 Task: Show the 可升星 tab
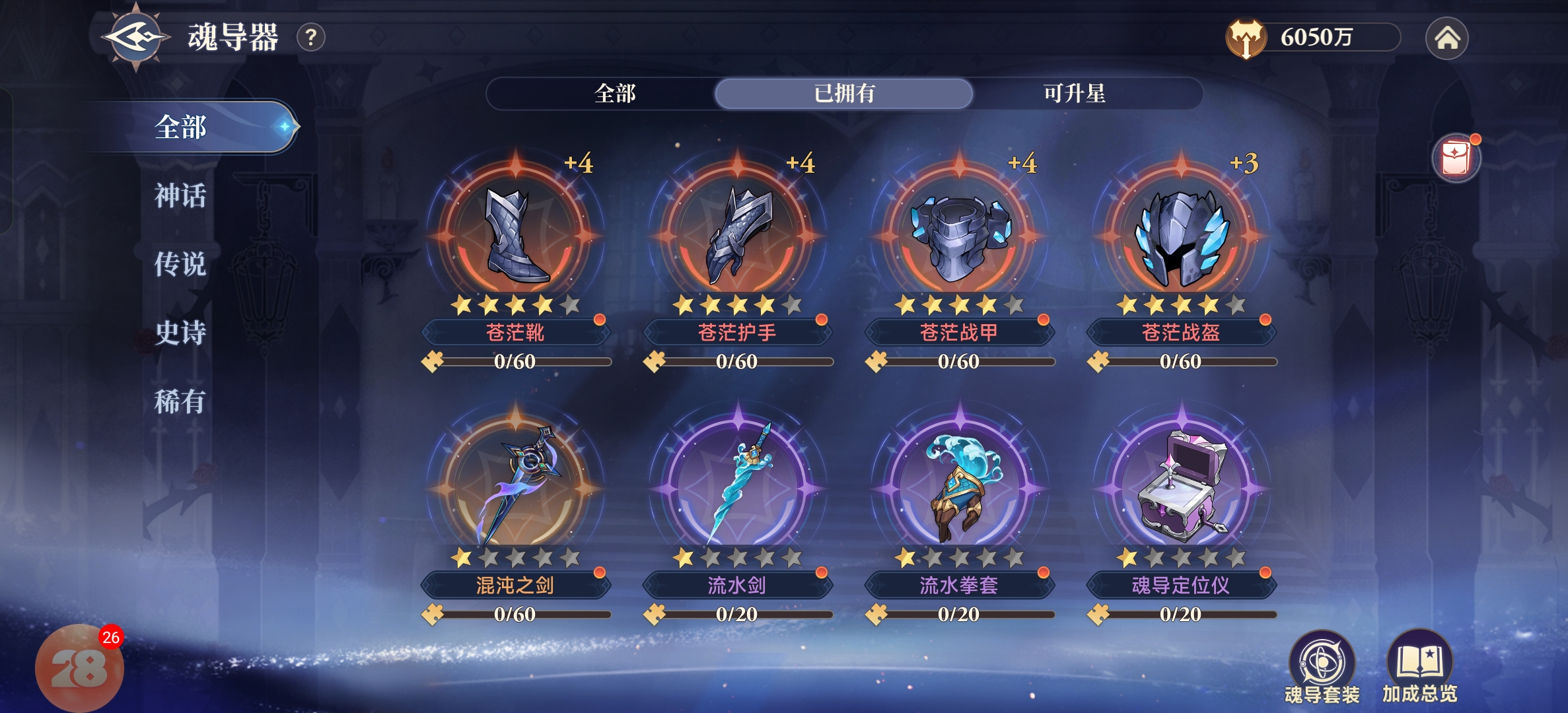[x=1073, y=94]
